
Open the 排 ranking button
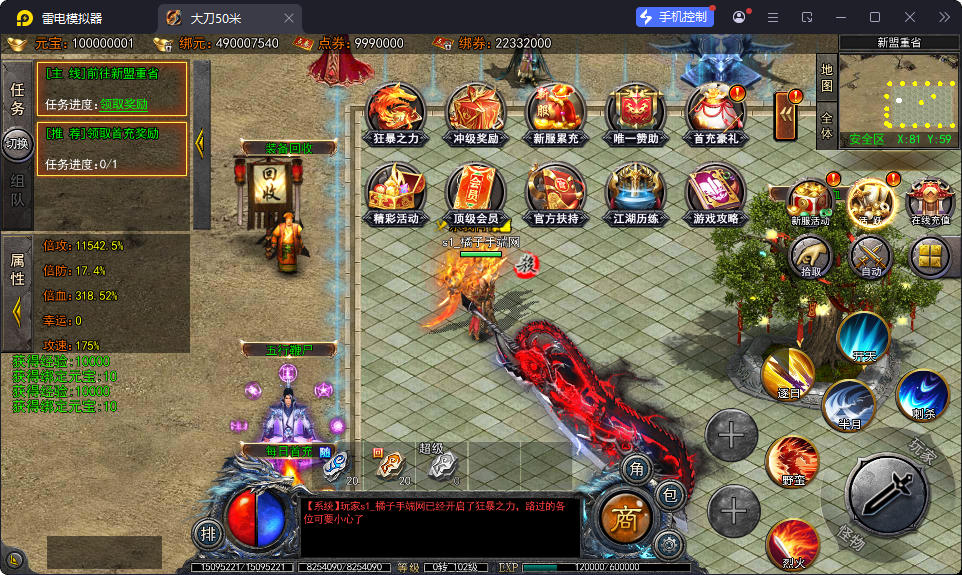coord(207,533)
